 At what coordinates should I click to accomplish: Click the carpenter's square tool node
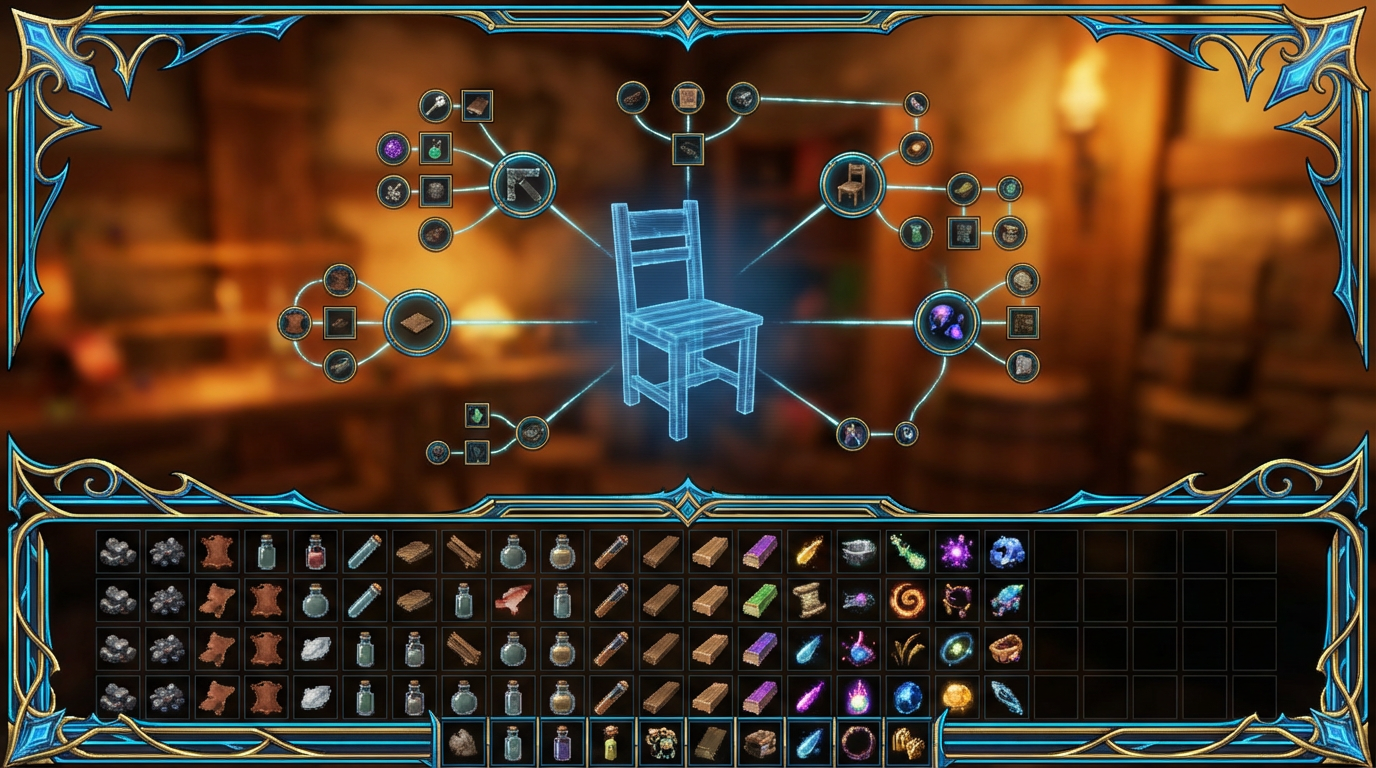[522, 185]
